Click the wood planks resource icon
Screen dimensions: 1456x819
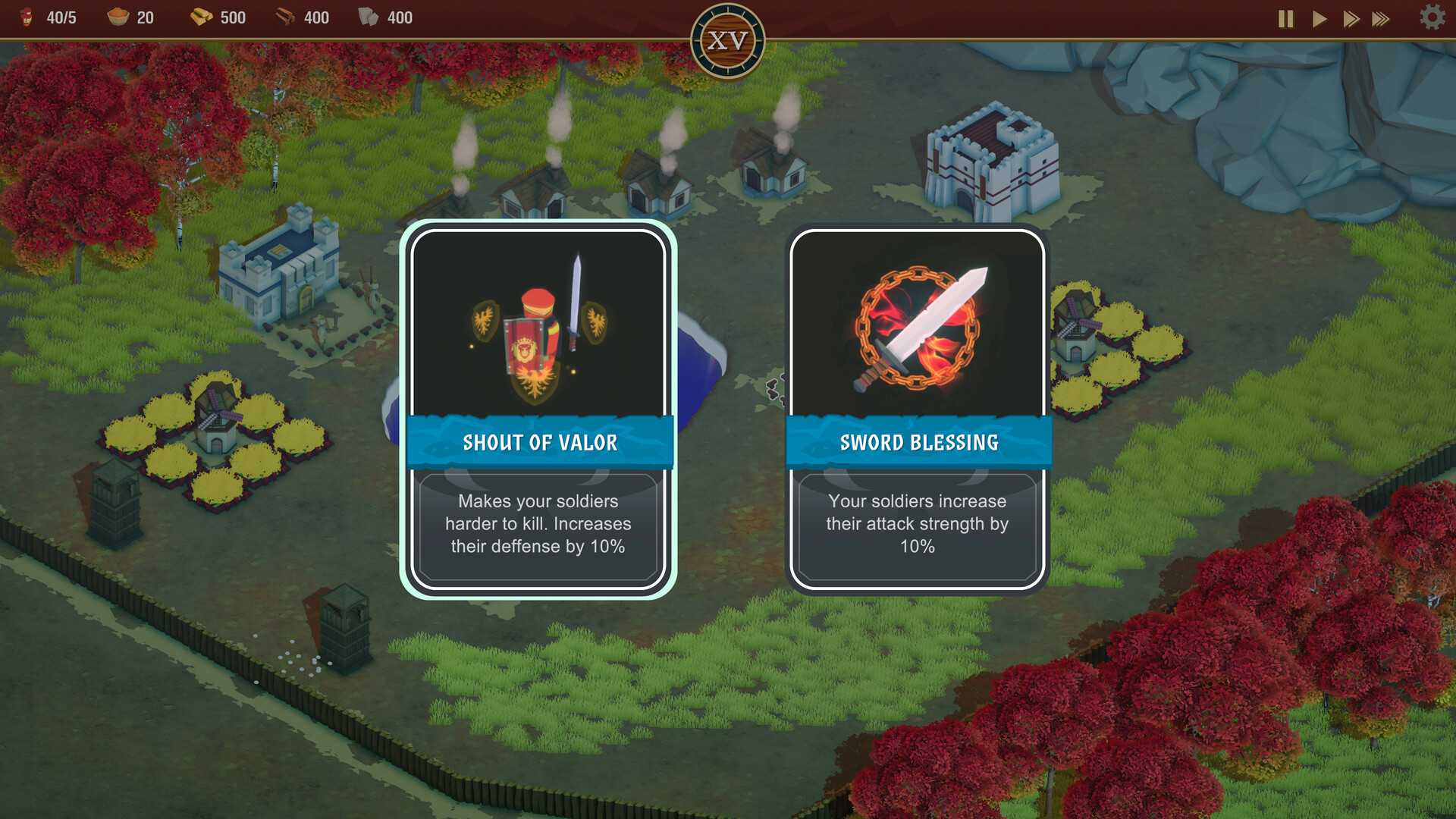click(x=285, y=17)
